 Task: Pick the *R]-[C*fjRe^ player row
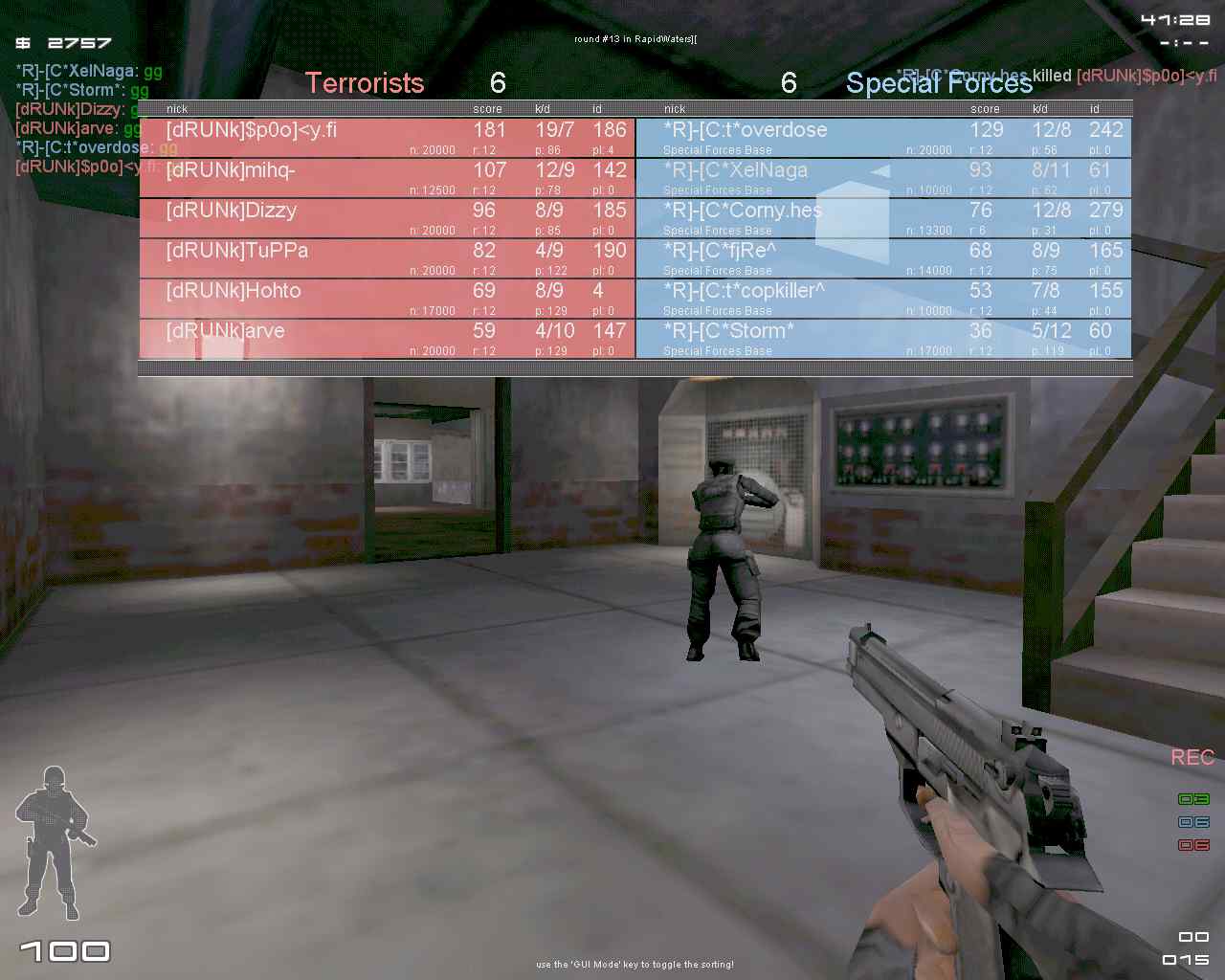(x=883, y=257)
